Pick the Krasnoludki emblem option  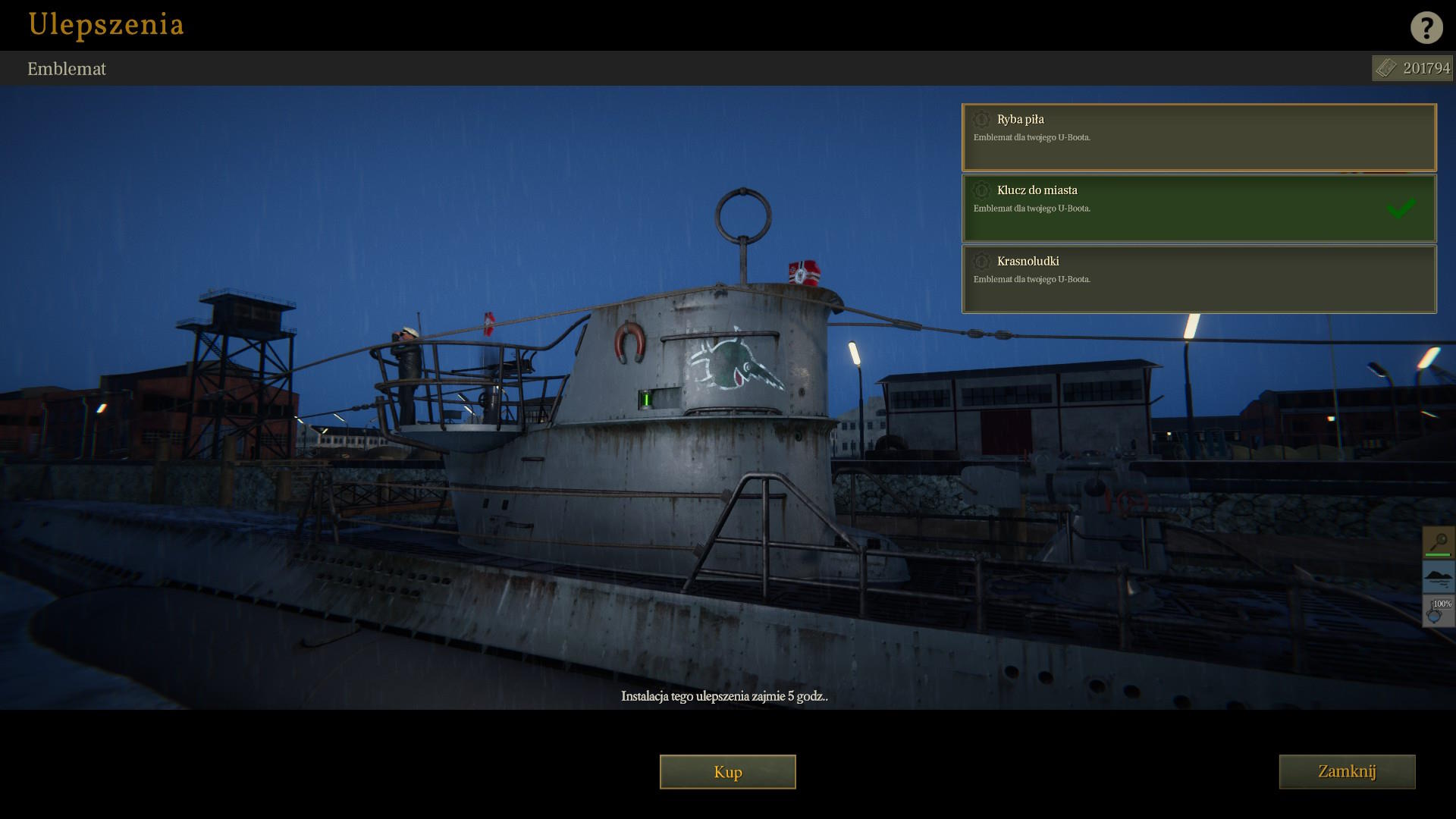(1198, 279)
